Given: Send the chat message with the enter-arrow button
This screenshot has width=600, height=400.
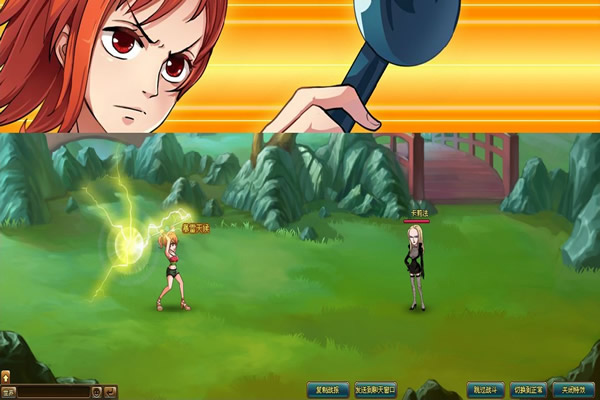Looking at the screenshot, I should tap(111, 391).
